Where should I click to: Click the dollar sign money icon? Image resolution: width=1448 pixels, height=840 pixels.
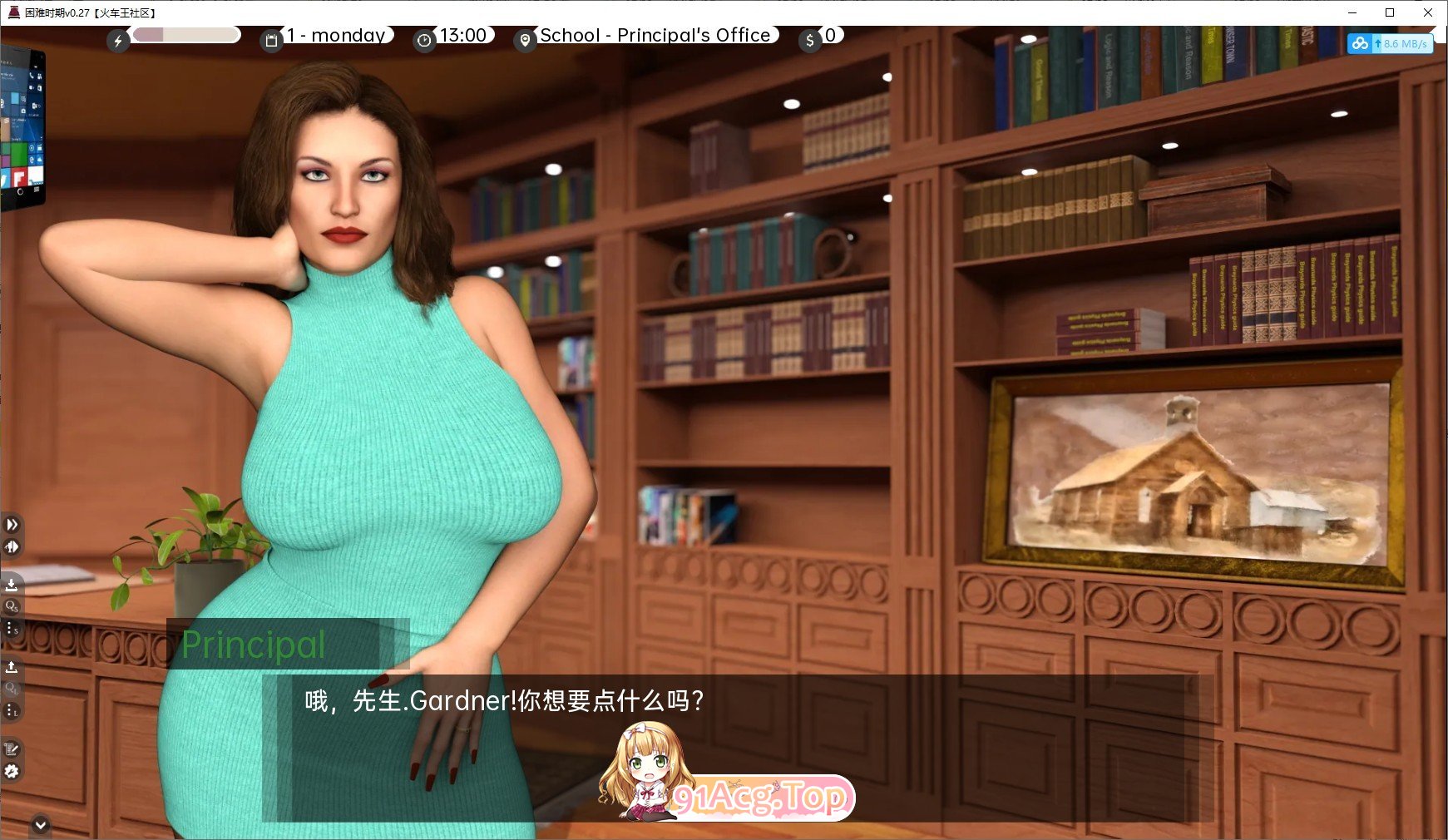809,40
